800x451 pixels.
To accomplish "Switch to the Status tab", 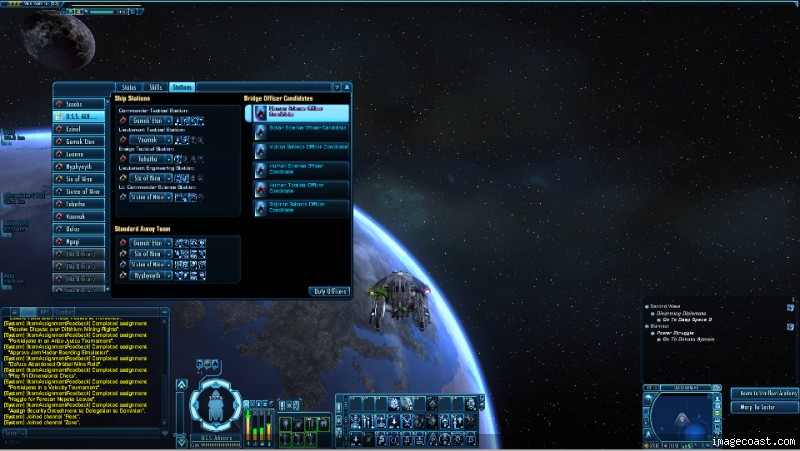I will (128, 88).
